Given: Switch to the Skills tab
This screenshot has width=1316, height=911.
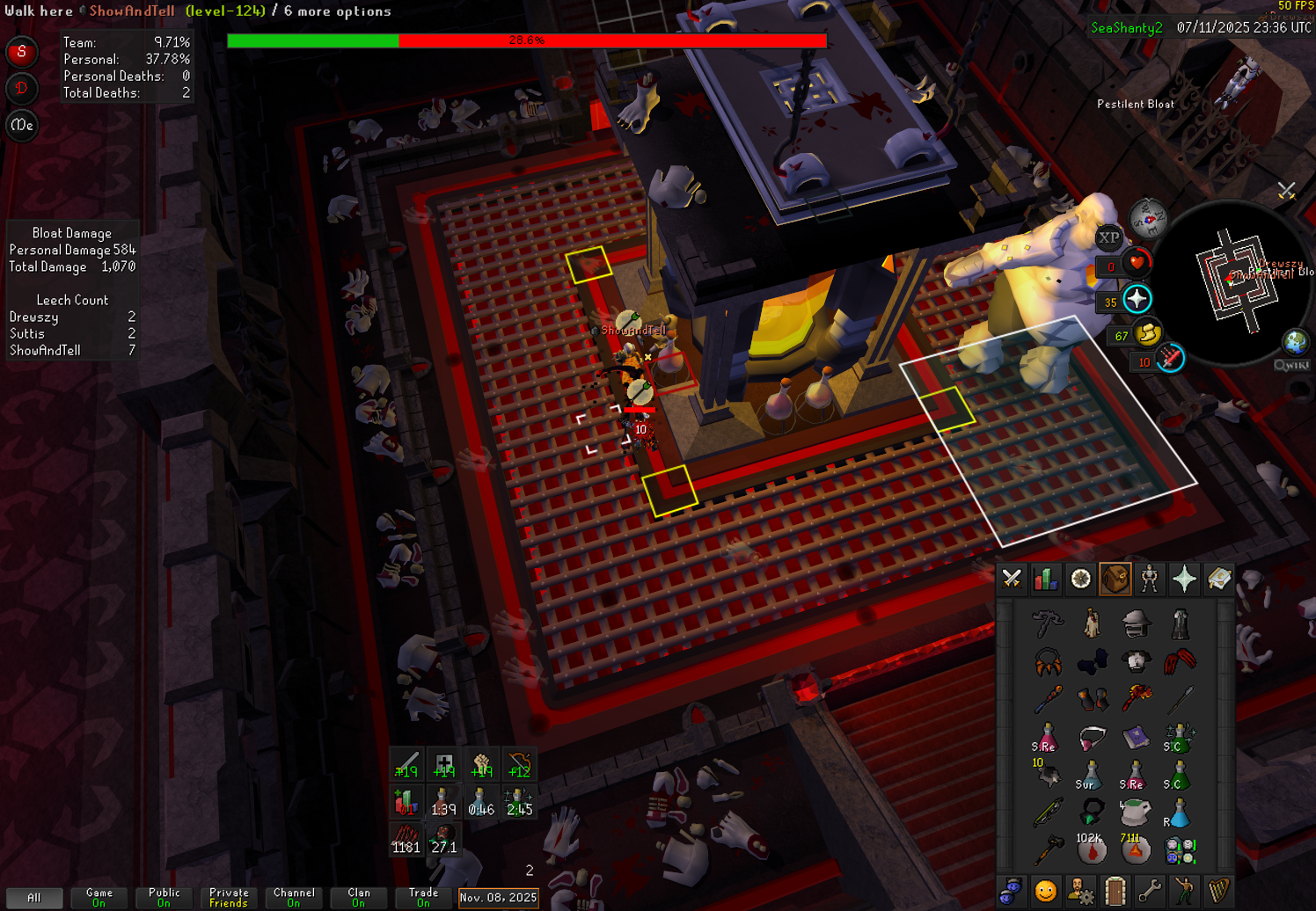Looking at the screenshot, I should pyautogui.click(x=1046, y=579).
